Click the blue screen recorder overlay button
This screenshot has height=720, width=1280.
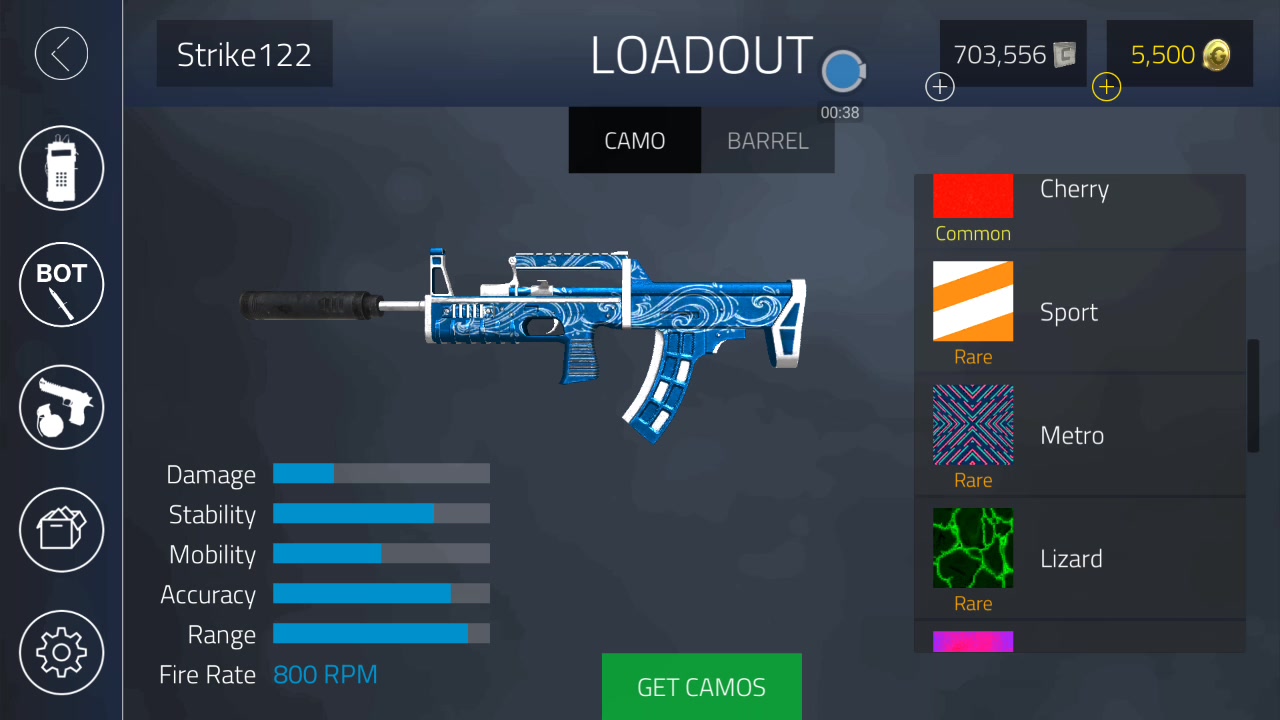[x=843, y=72]
